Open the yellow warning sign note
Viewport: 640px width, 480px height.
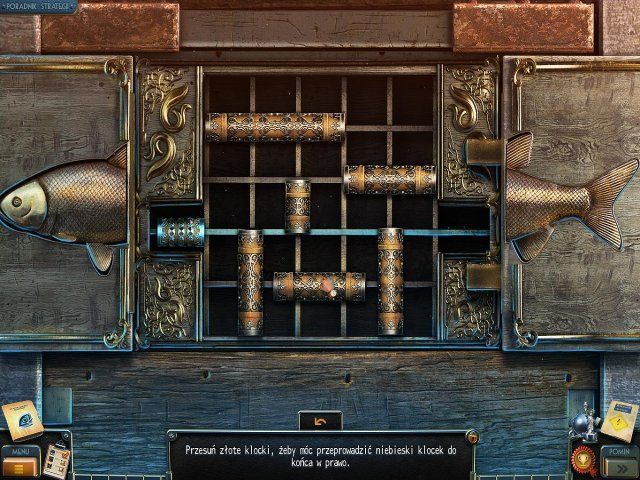click(x=619, y=420)
